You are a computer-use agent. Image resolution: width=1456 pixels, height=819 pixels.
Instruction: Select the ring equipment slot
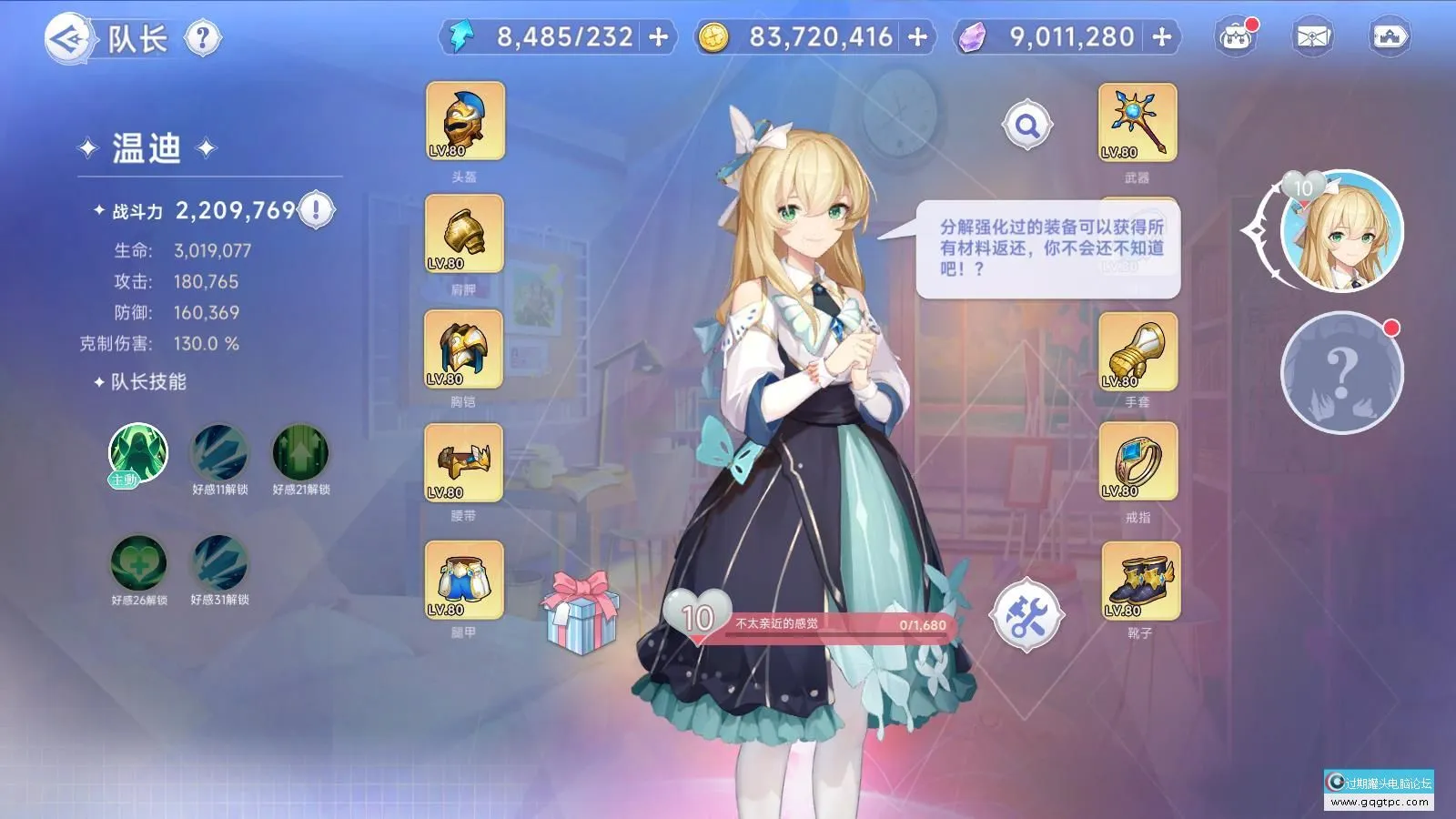(x=1137, y=461)
